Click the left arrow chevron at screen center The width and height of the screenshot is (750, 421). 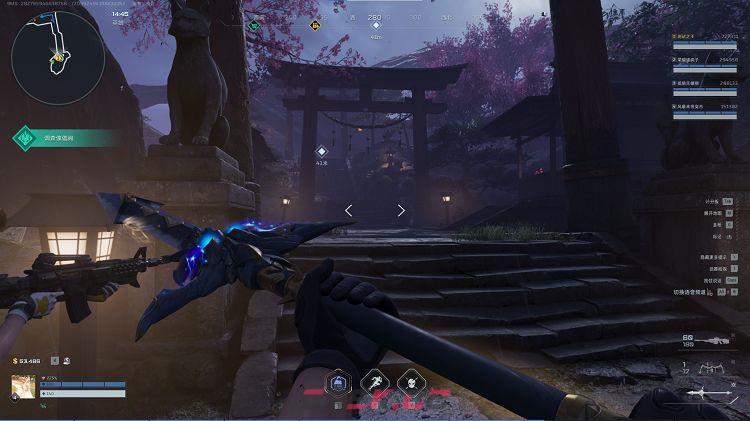[x=349, y=210]
